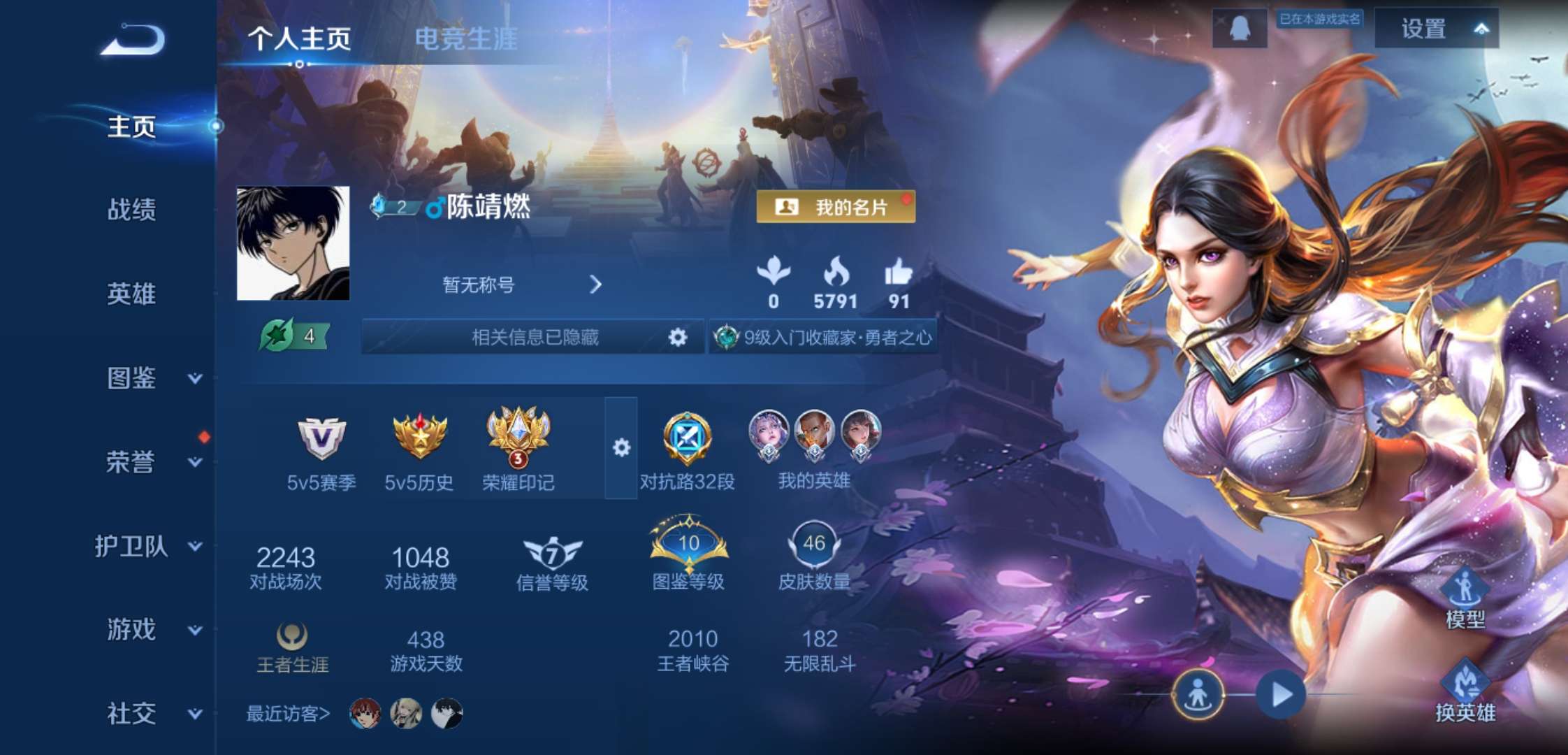The height and width of the screenshot is (755, 1568).
Task: Expand the 图鉴 section in sidebar
Action: pyautogui.click(x=130, y=379)
